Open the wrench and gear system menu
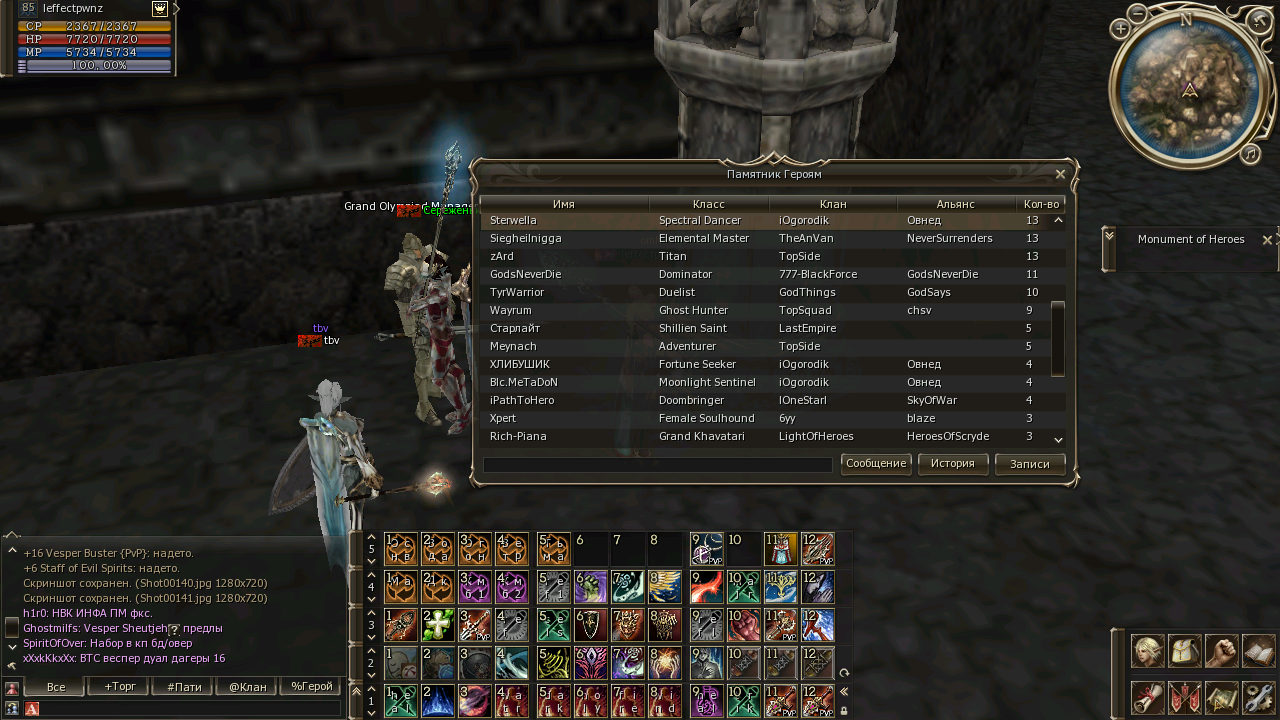This screenshot has height=720, width=1280. click(1259, 697)
